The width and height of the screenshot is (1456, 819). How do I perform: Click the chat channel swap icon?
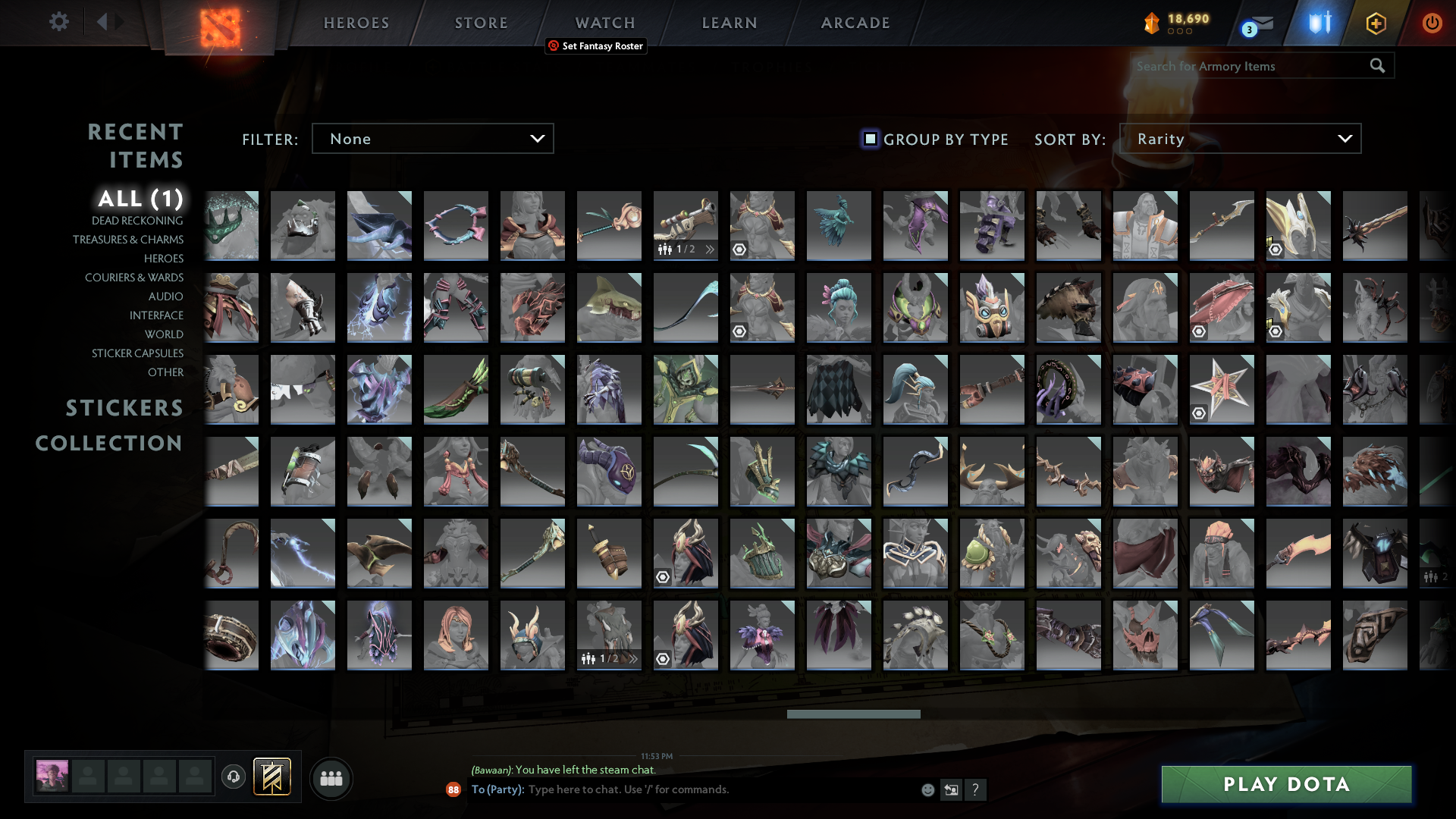[x=952, y=789]
